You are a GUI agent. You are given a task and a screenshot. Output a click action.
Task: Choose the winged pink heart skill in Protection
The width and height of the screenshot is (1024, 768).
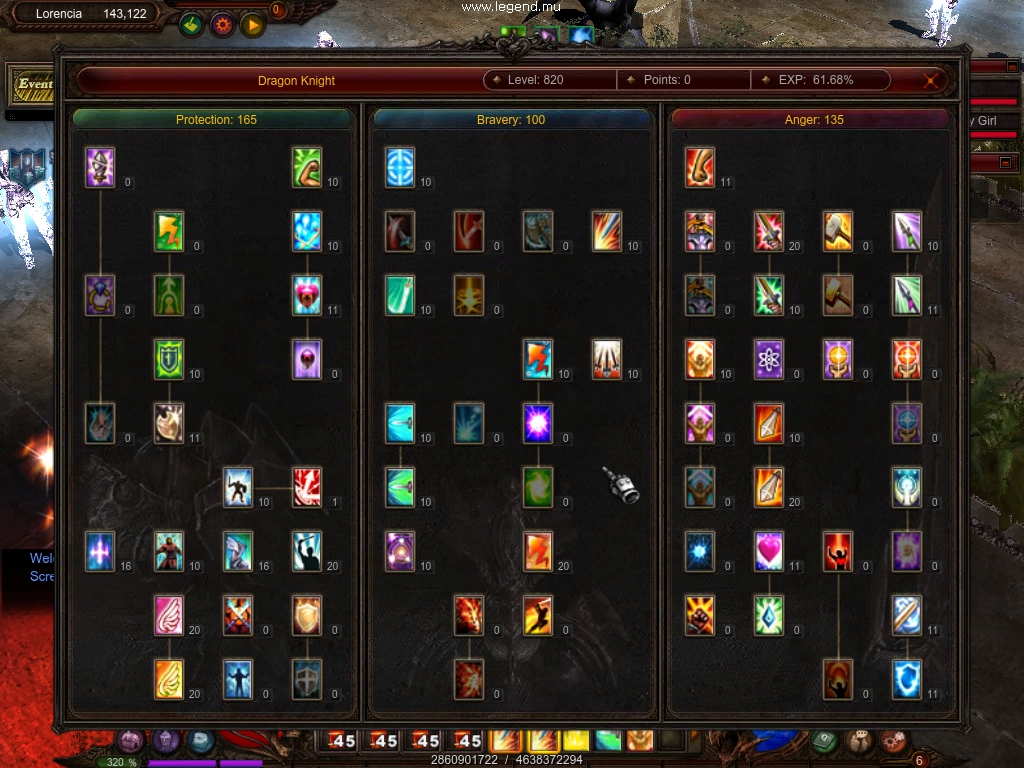307,295
